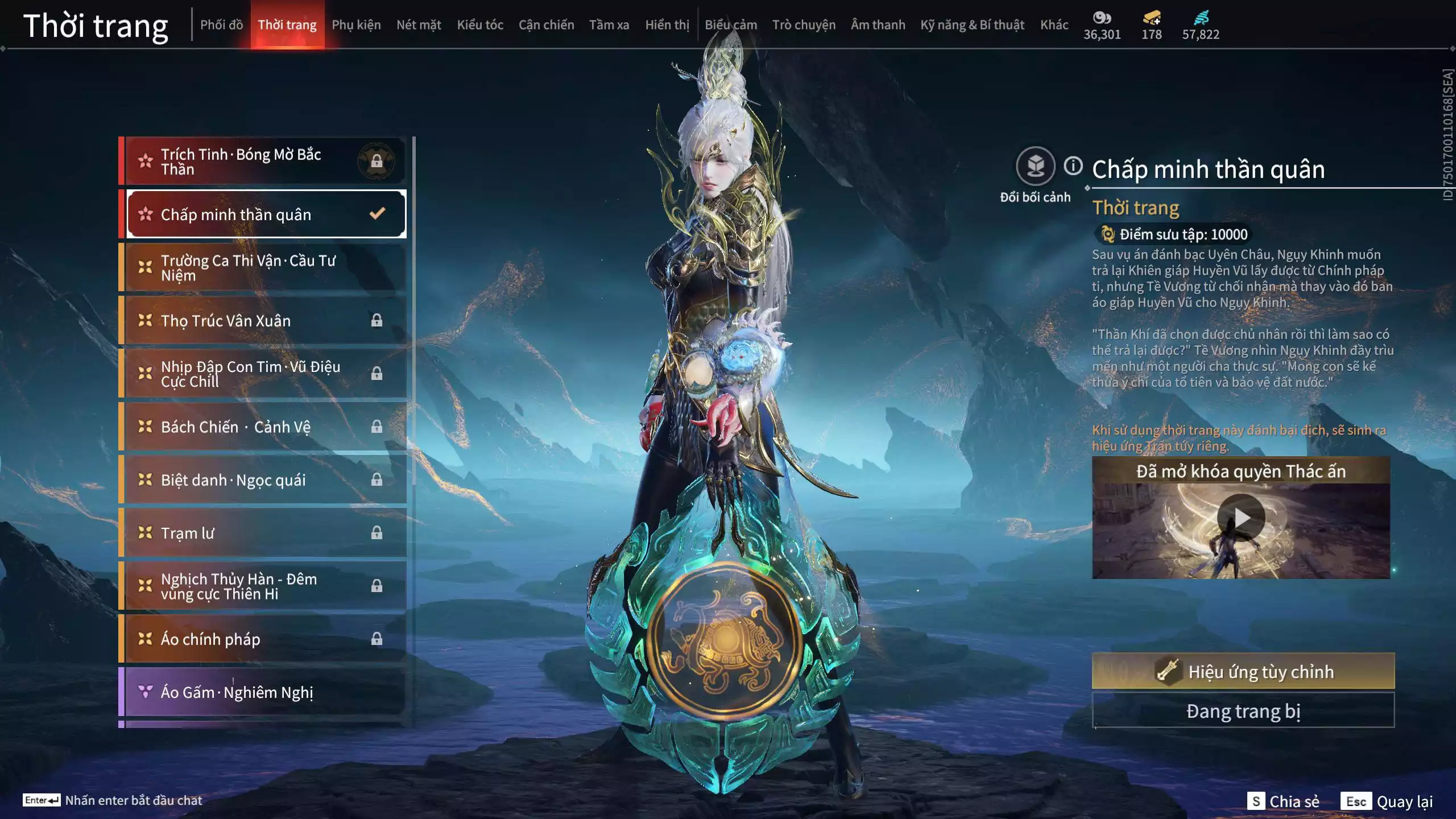1456x819 pixels.
Task: Click the checkmark on Chấp minh thần quân
Action: (375, 214)
